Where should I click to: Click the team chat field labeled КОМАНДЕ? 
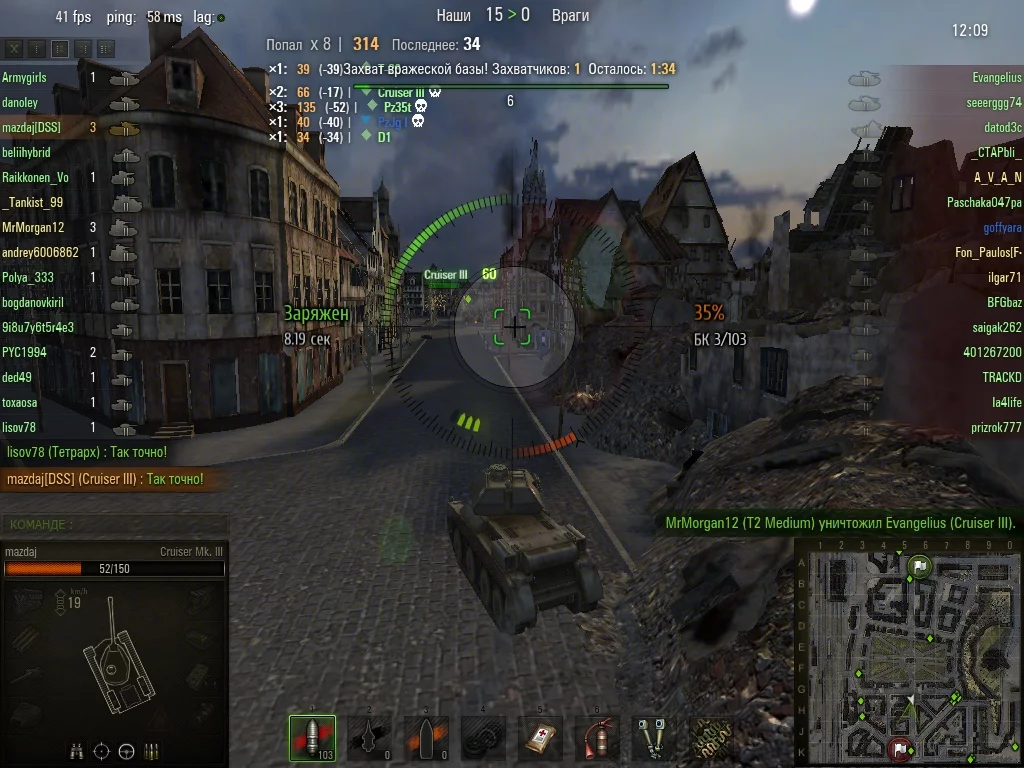coord(115,524)
